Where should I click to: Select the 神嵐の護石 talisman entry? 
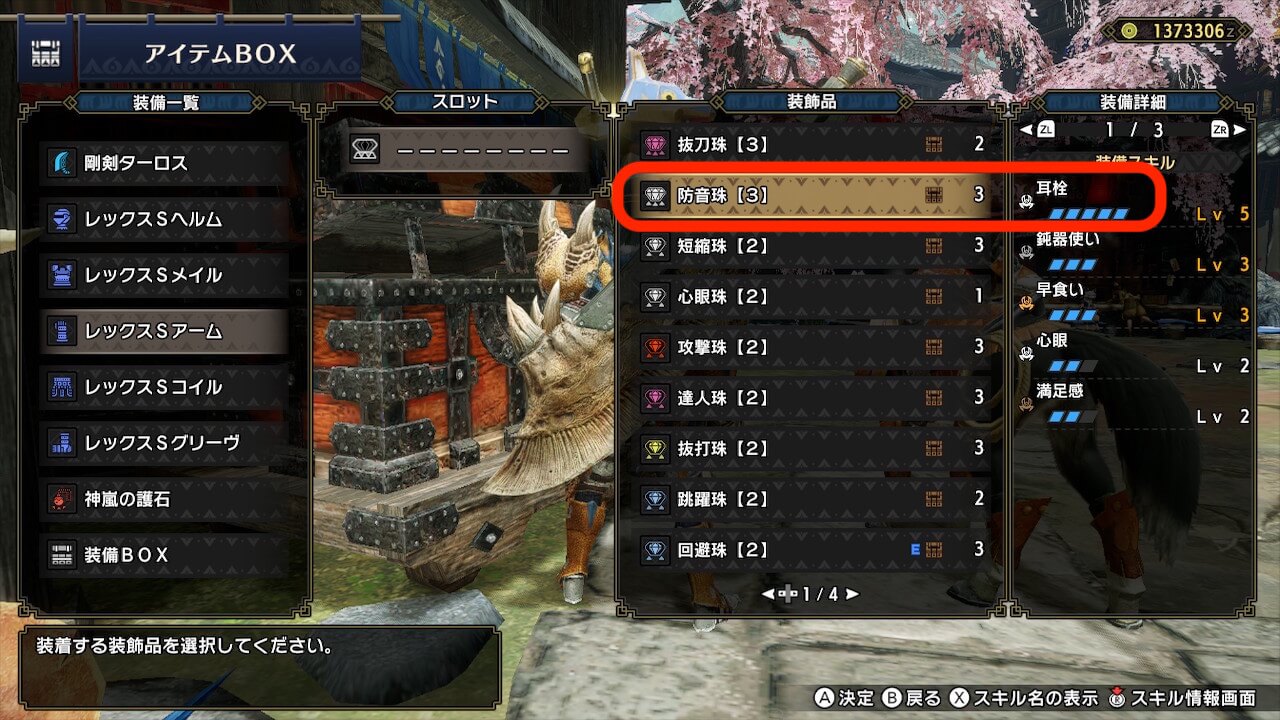(165, 499)
